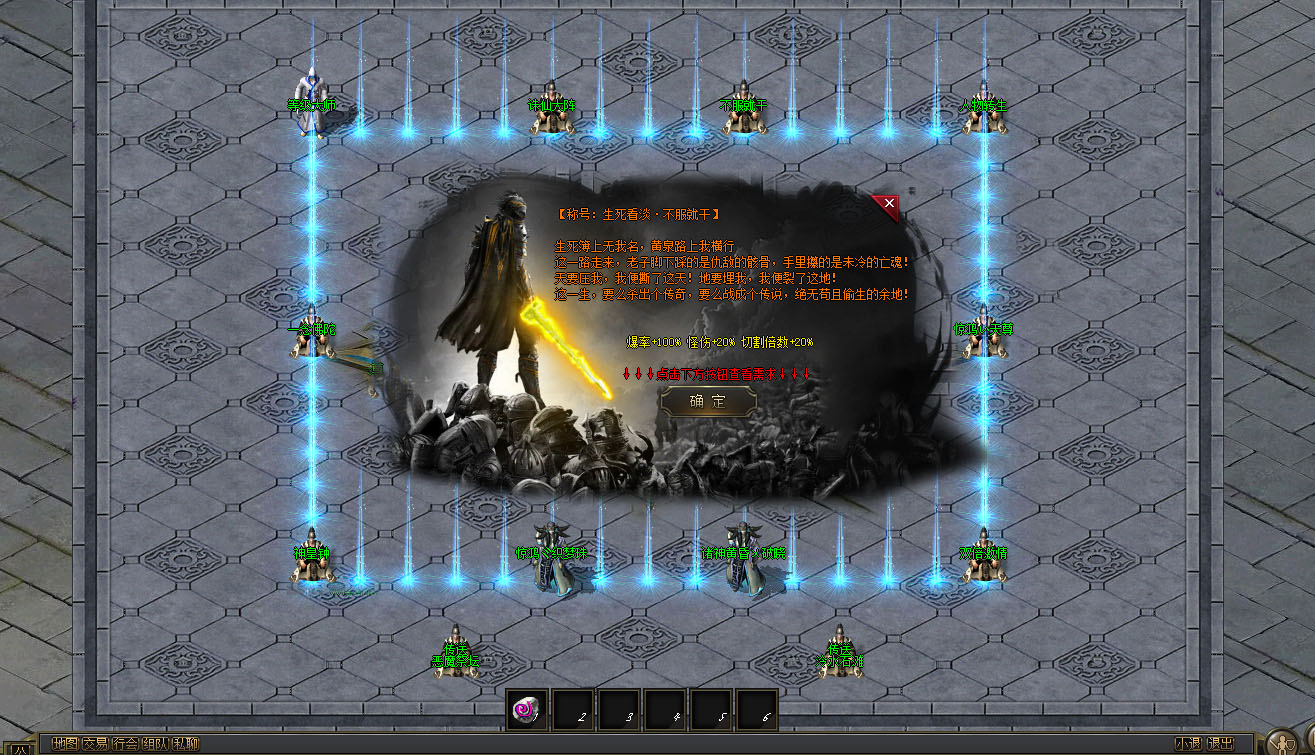
Task: Close the title description popup
Action: [x=888, y=203]
